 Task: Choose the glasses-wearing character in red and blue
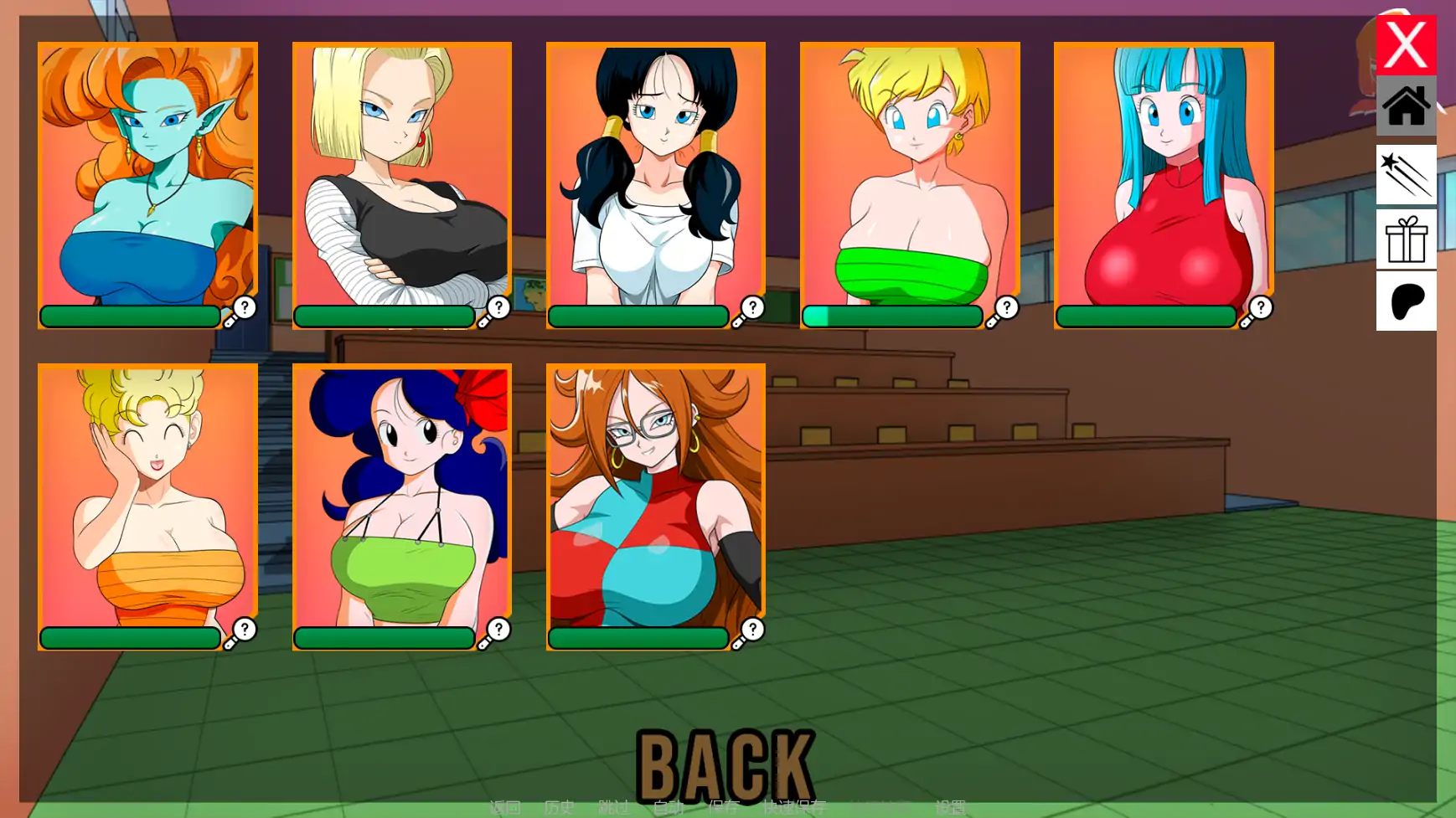(655, 498)
